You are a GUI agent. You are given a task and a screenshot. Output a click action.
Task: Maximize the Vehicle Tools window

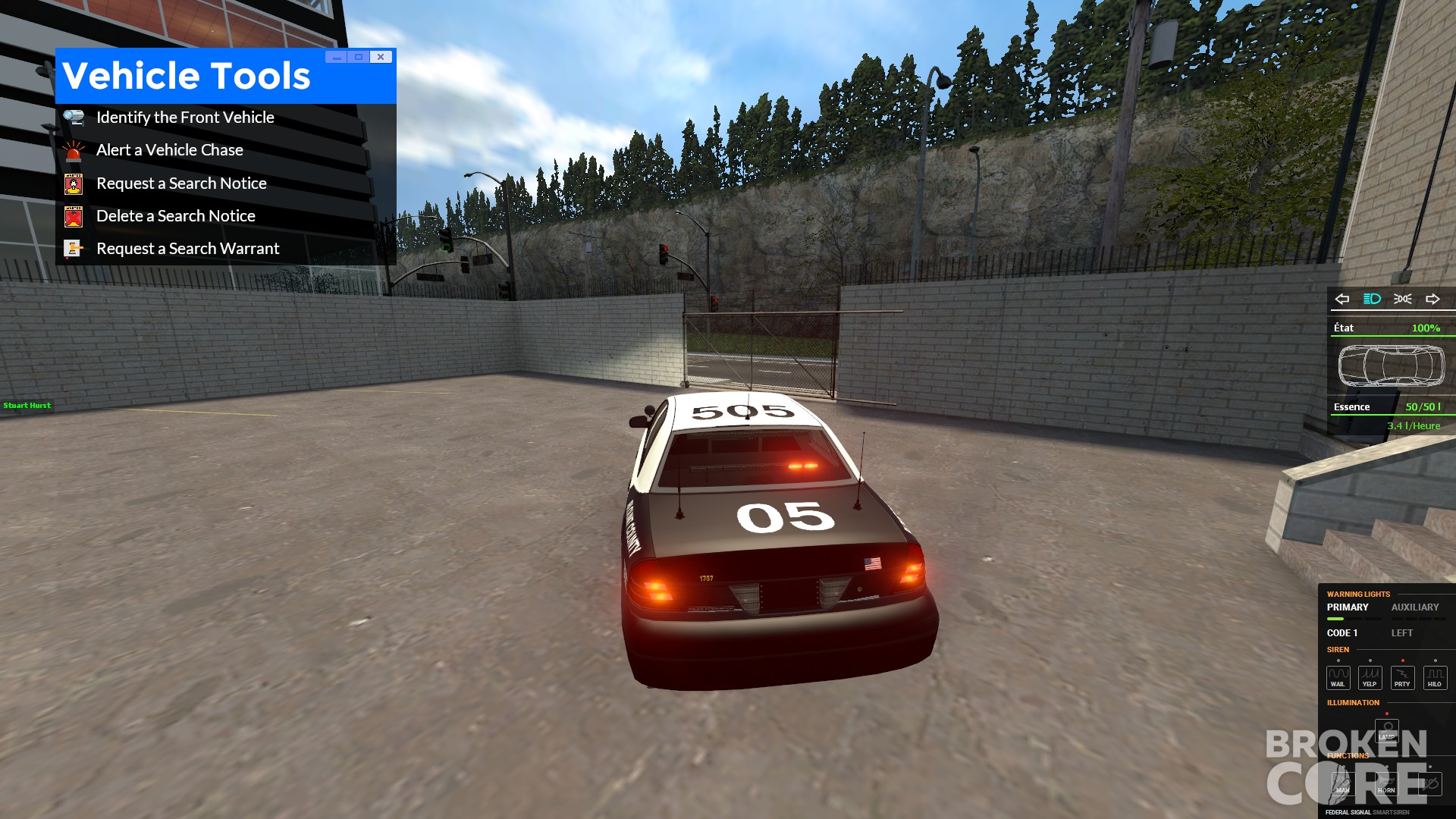[359, 57]
